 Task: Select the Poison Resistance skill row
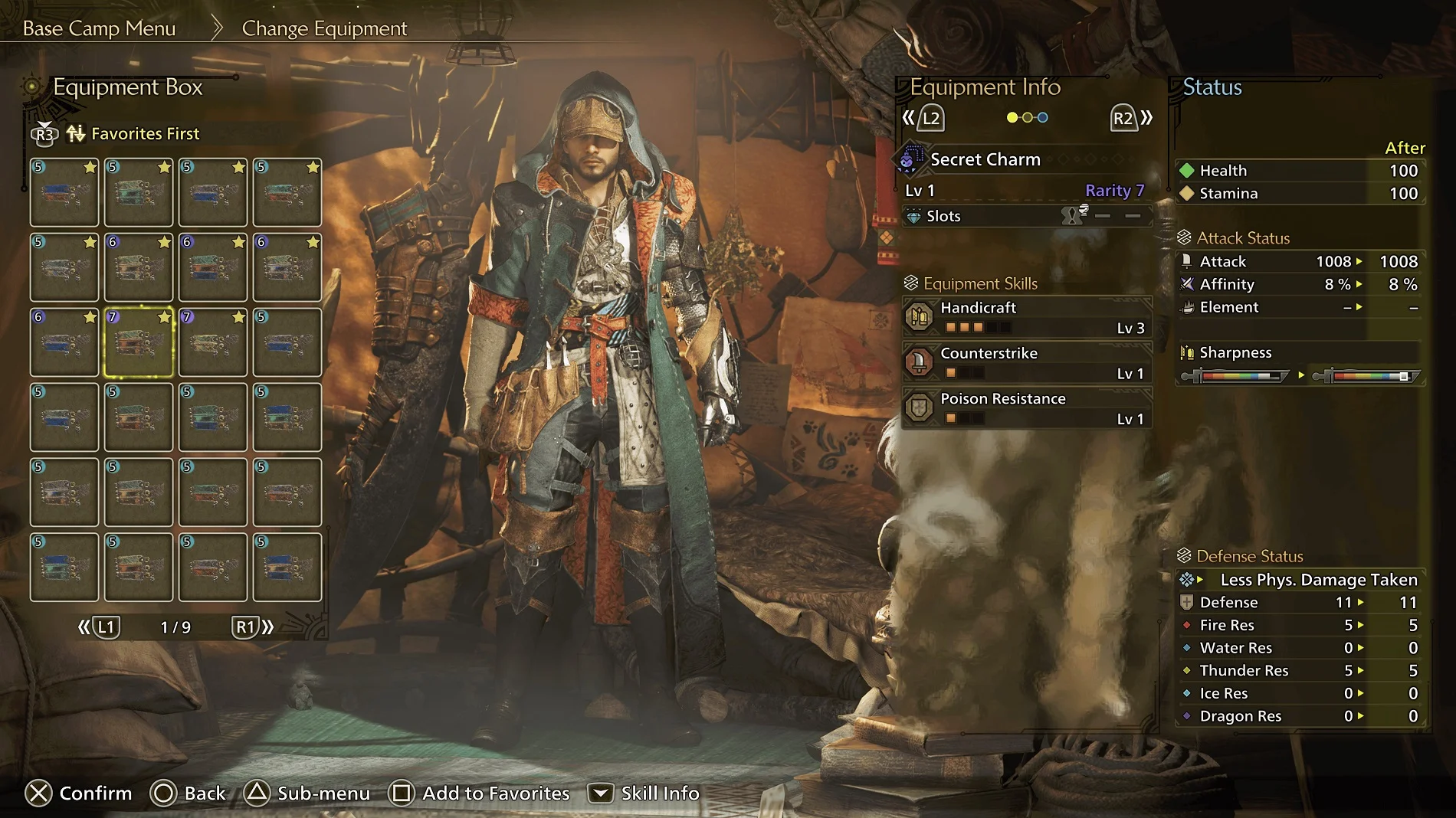tap(1027, 408)
